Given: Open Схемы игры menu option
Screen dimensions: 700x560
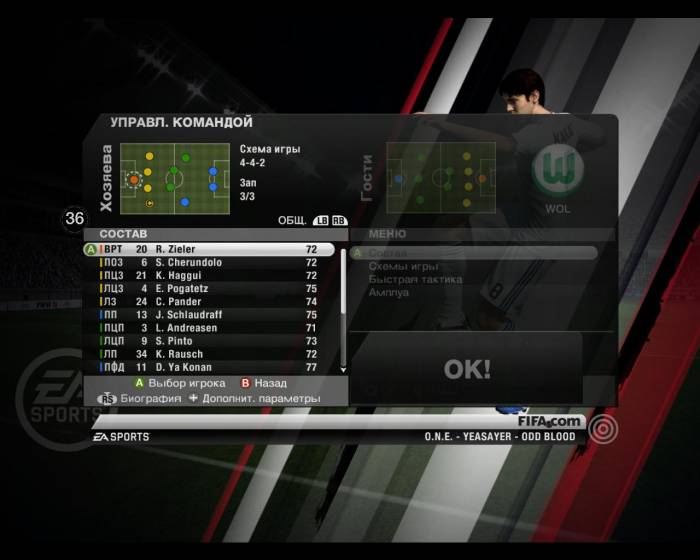Looking at the screenshot, I should pyautogui.click(x=403, y=267).
